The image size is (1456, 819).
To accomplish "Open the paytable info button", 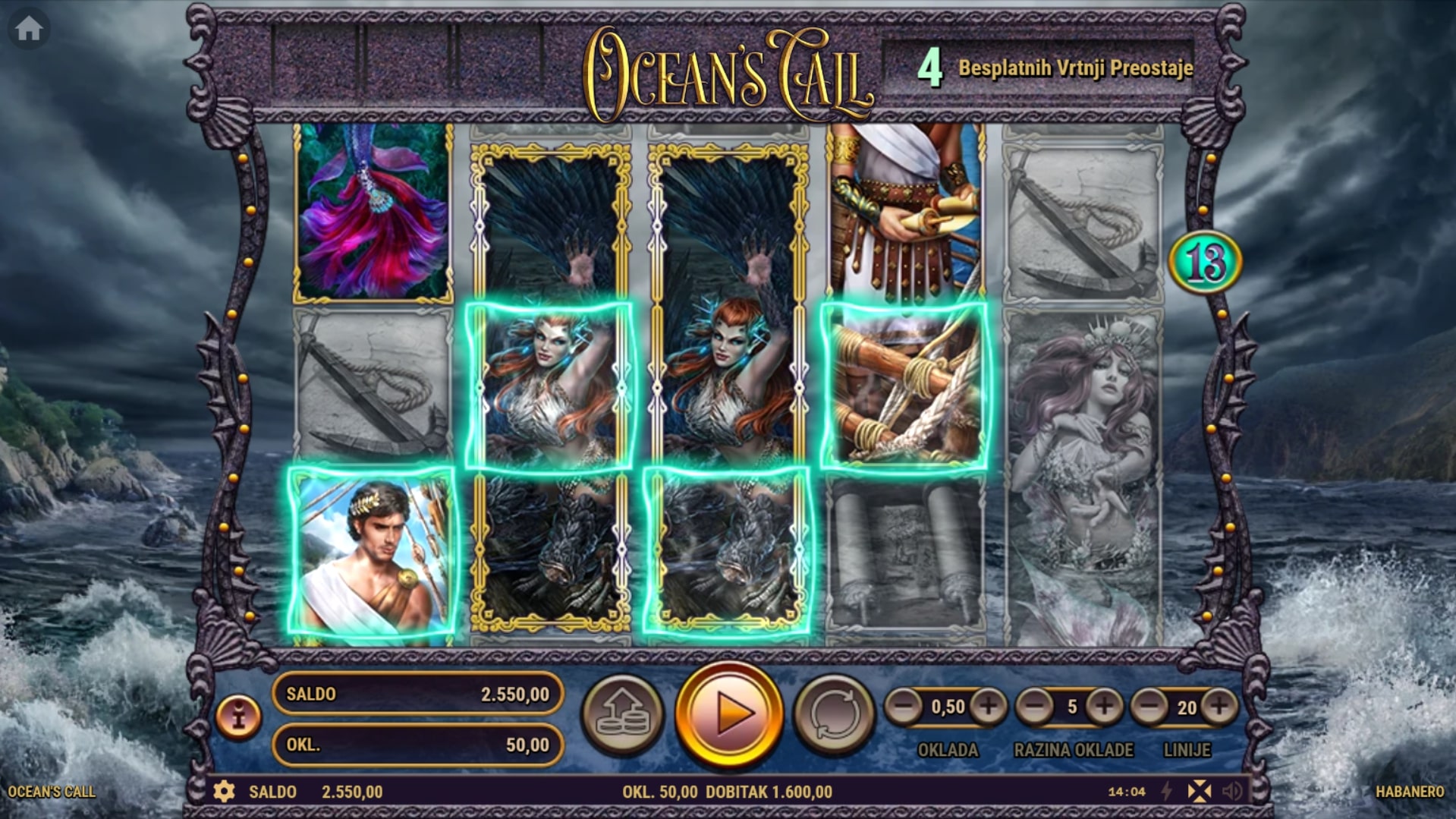I will (238, 716).
